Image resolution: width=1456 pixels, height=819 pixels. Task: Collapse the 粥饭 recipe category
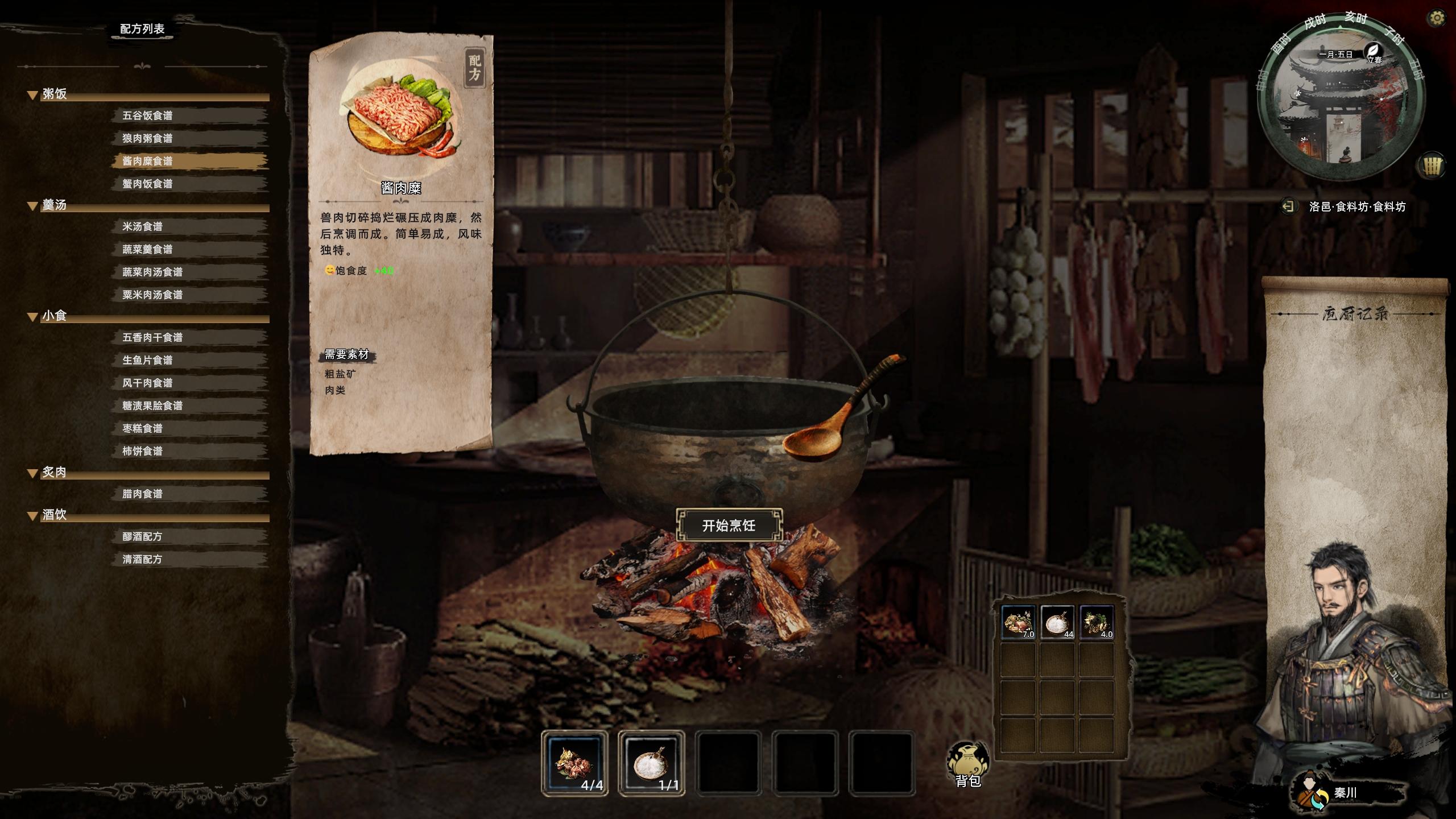coord(33,95)
